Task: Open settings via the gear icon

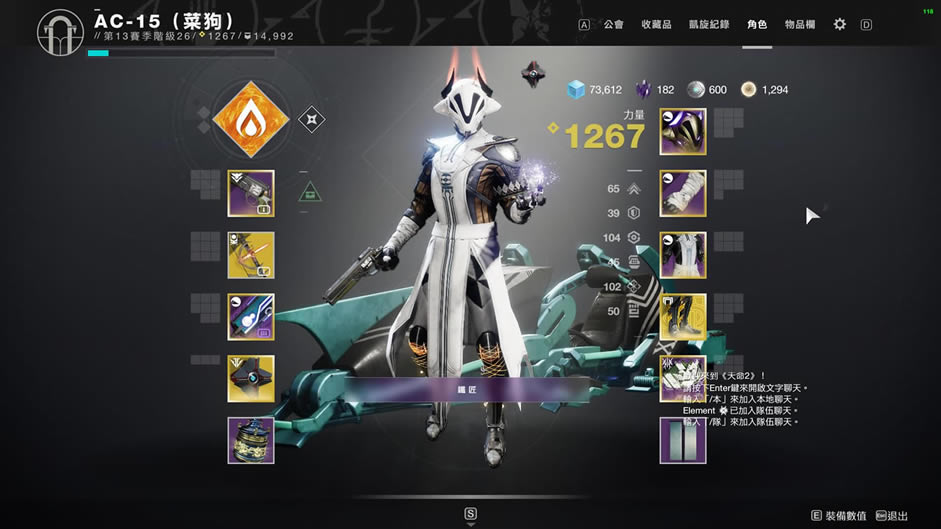Action: point(839,24)
